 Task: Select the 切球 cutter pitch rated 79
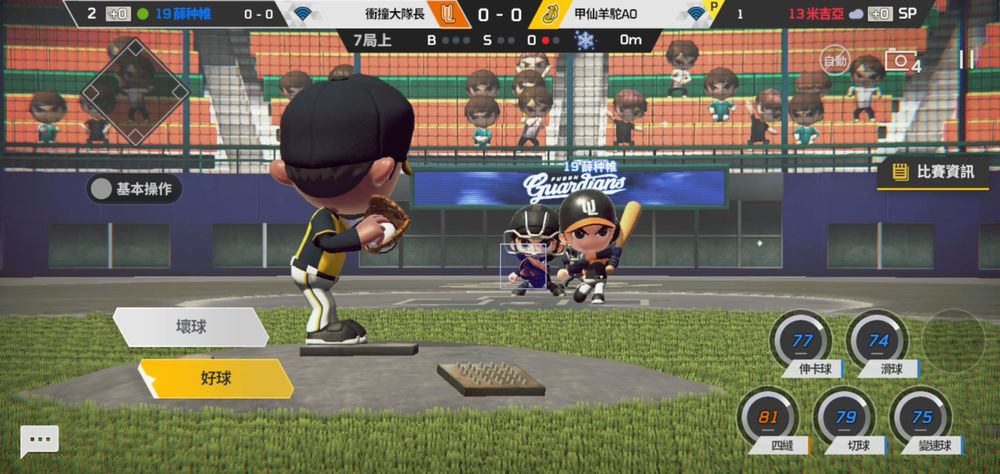coord(845,418)
